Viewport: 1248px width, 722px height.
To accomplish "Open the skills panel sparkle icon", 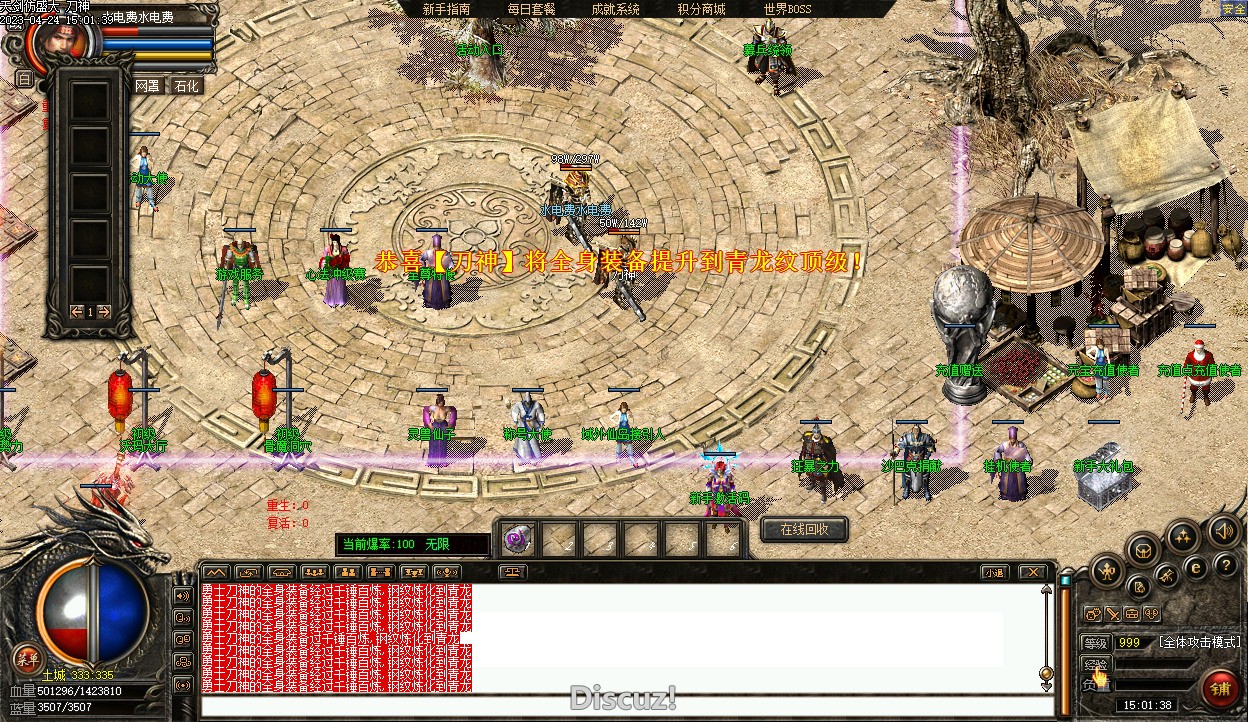I will (x=1184, y=536).
